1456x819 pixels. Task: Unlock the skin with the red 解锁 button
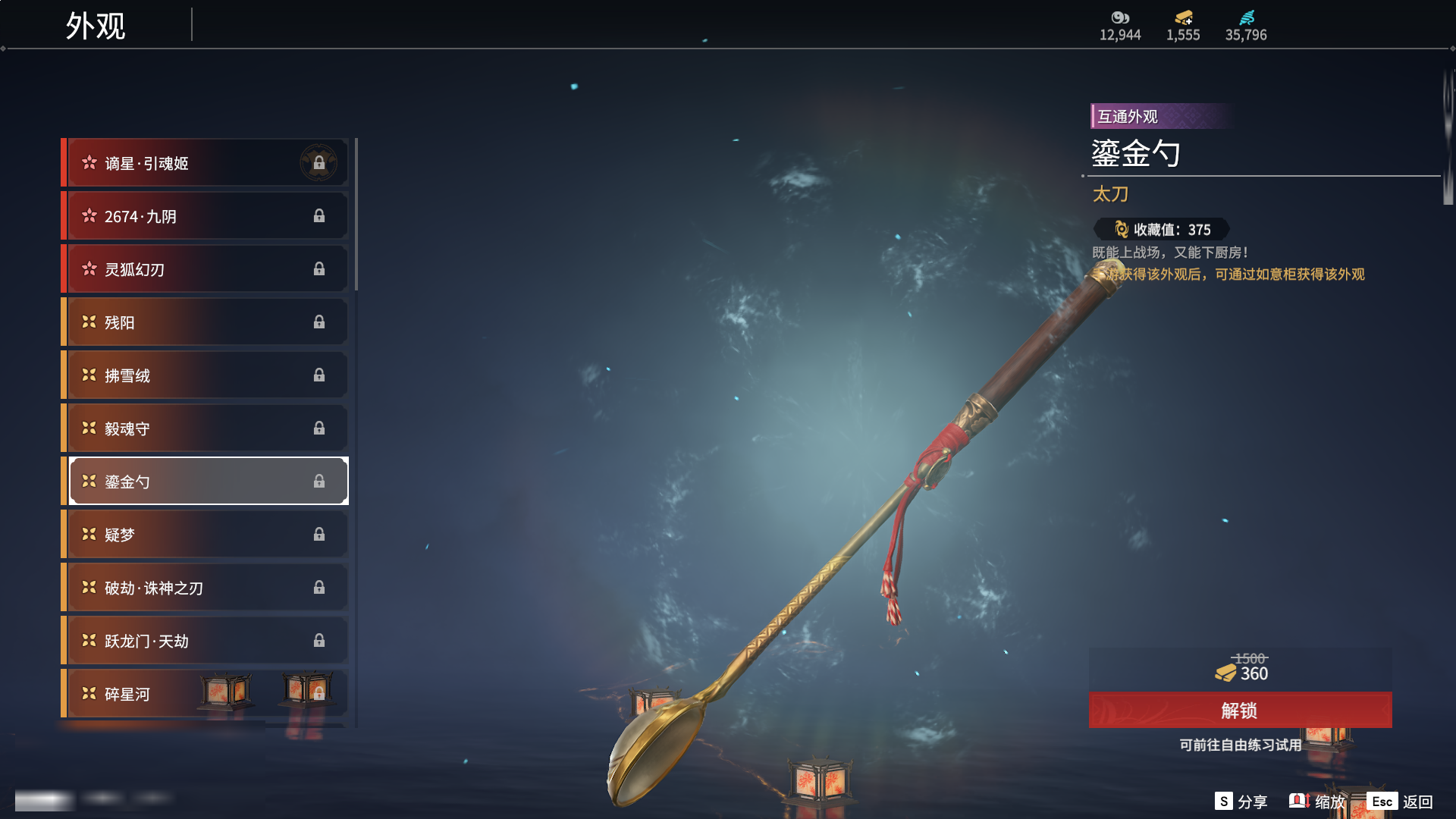coord(1240,711)
